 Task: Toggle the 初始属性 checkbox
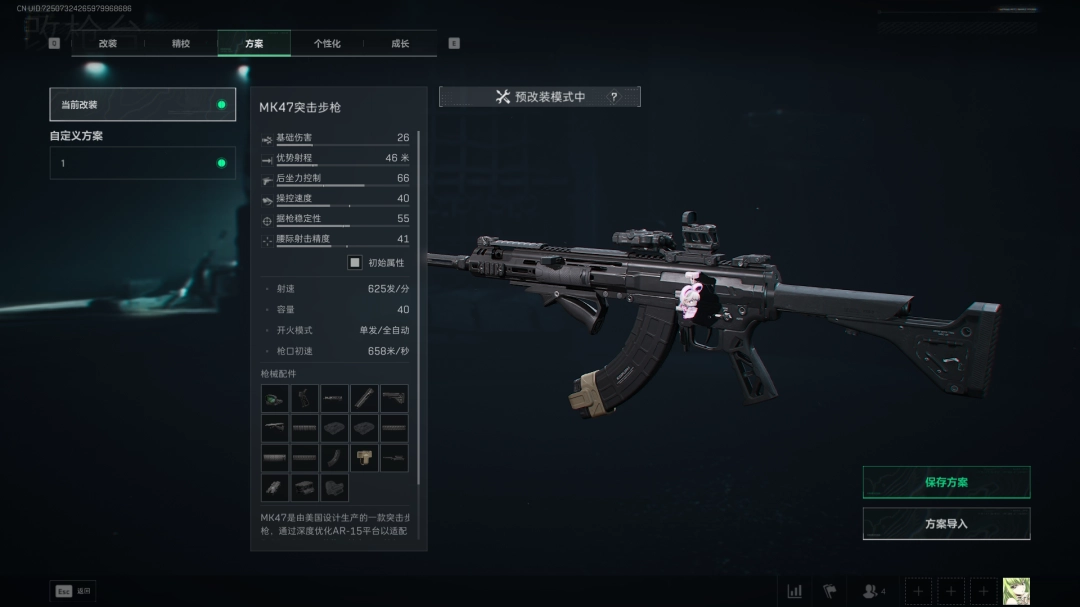pyautogui.click(x=354, y=263)
